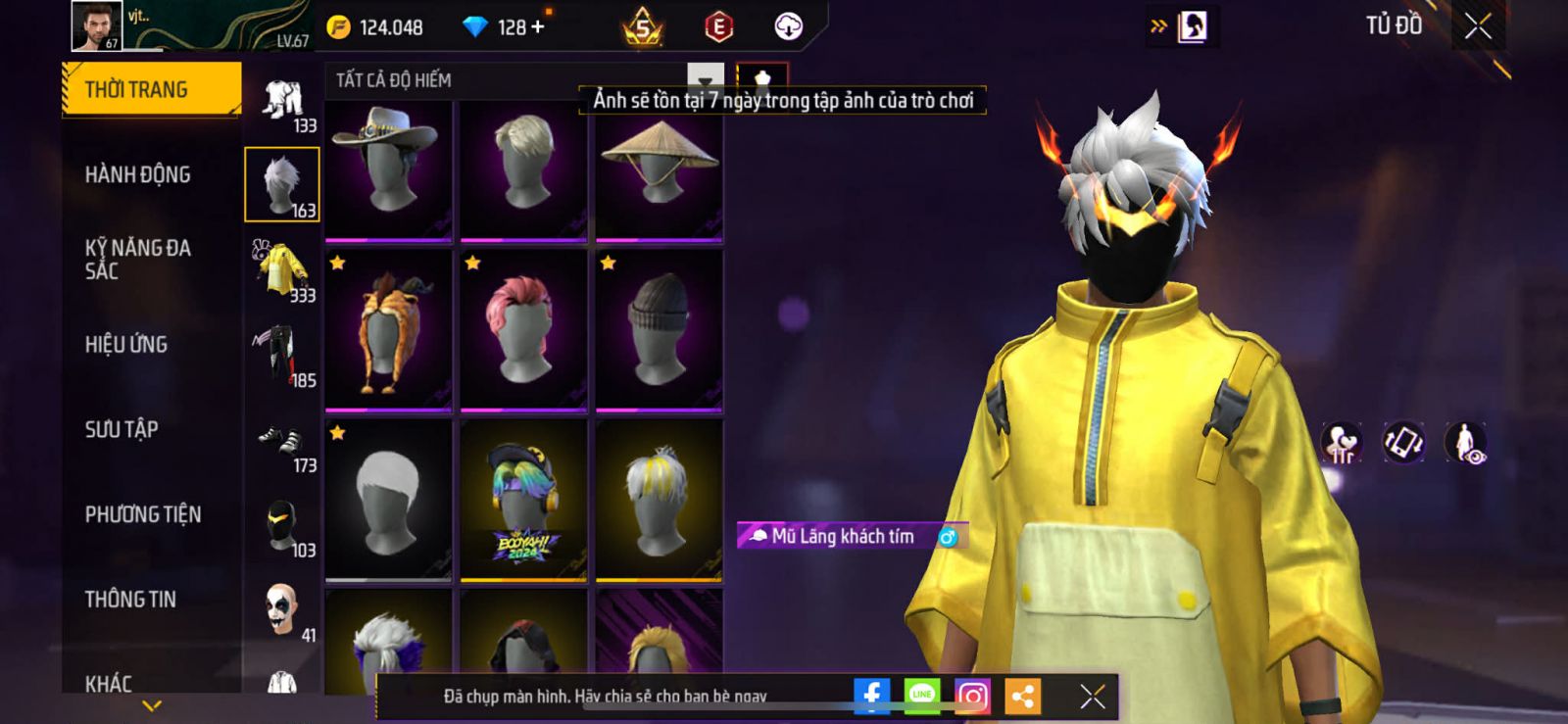The height and width of the screenshot is (724, 1568).
Task: Switch to the Thời Trang tab
Action: (151, 89)
